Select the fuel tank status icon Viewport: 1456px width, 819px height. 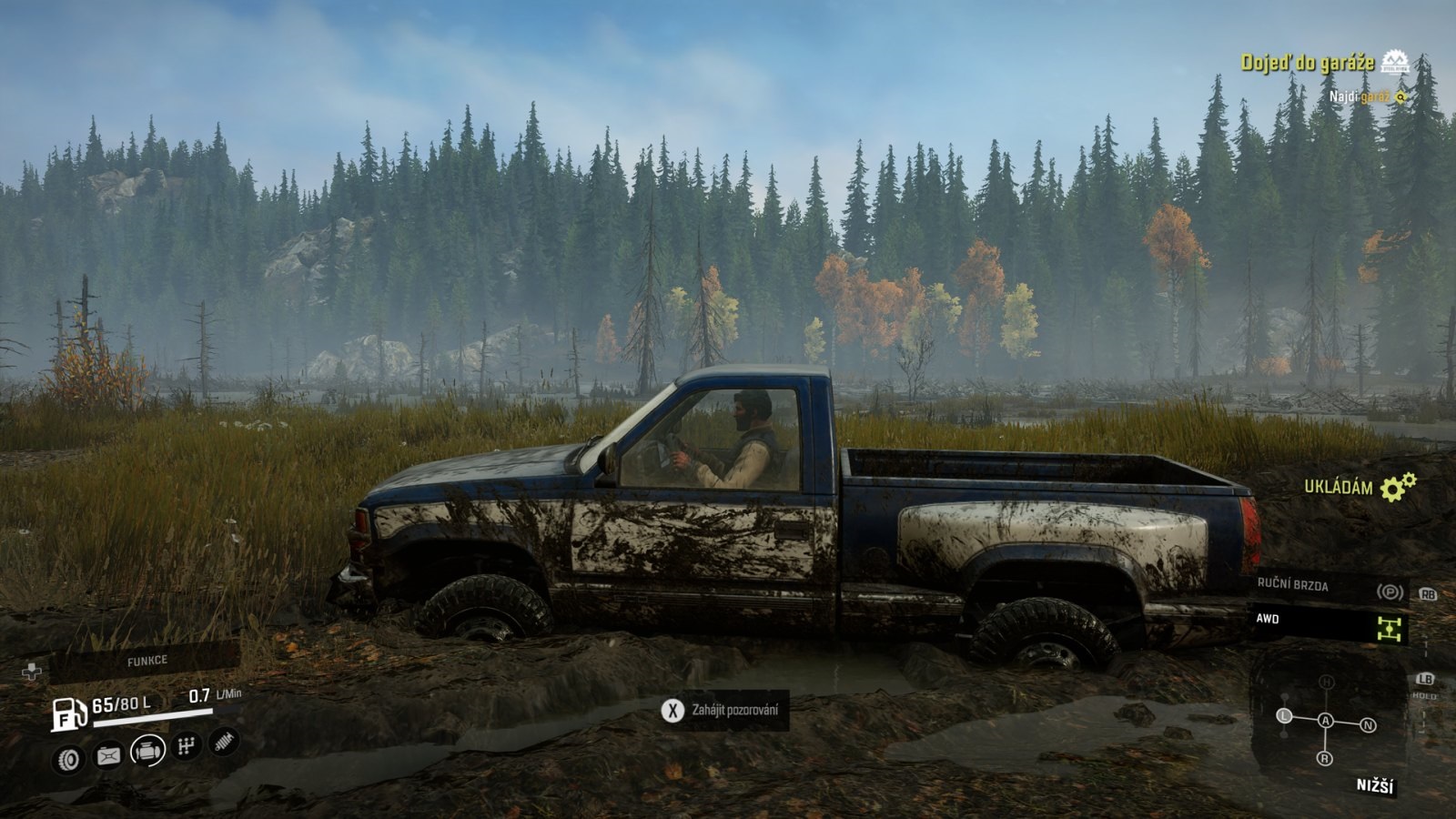(108, 755)
